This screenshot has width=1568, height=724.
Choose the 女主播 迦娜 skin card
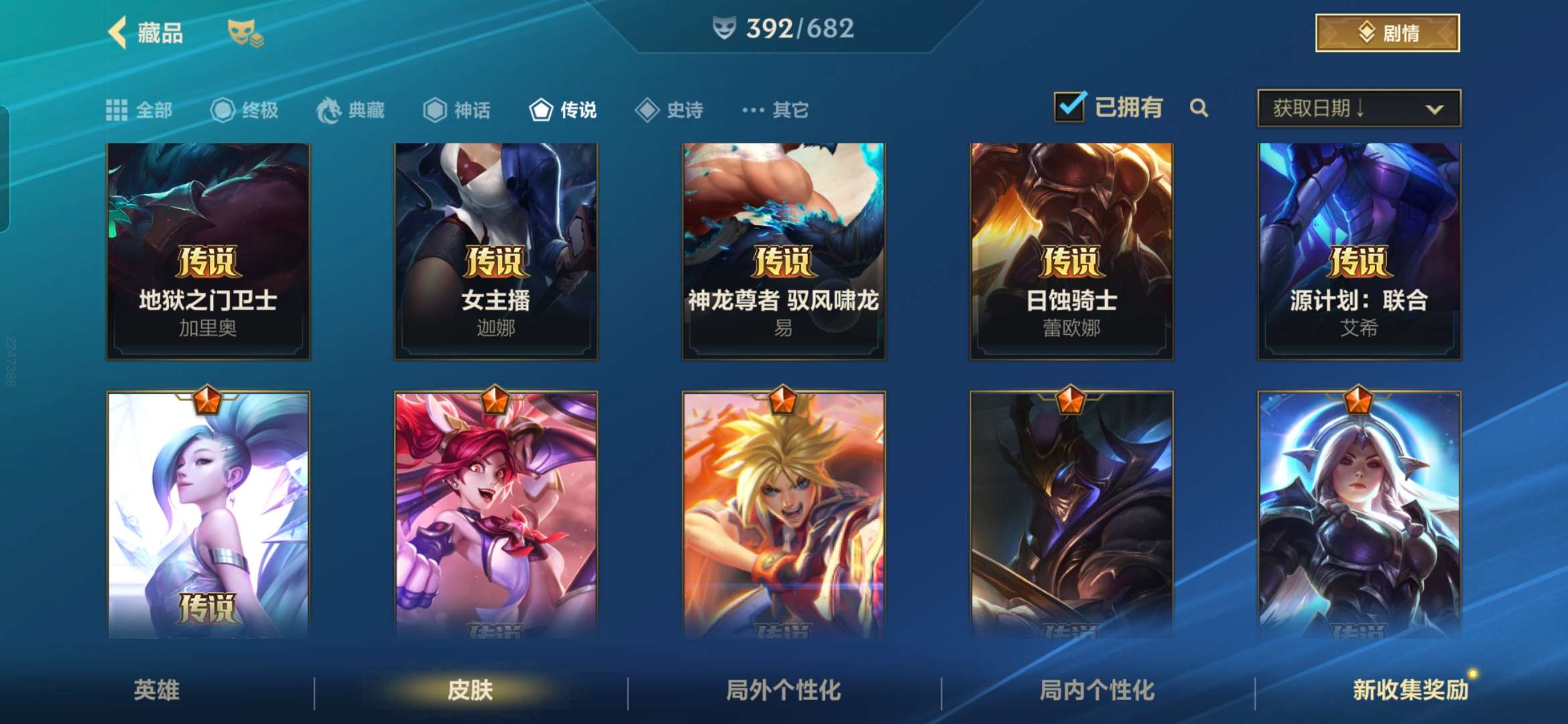[x=496, y=251]
